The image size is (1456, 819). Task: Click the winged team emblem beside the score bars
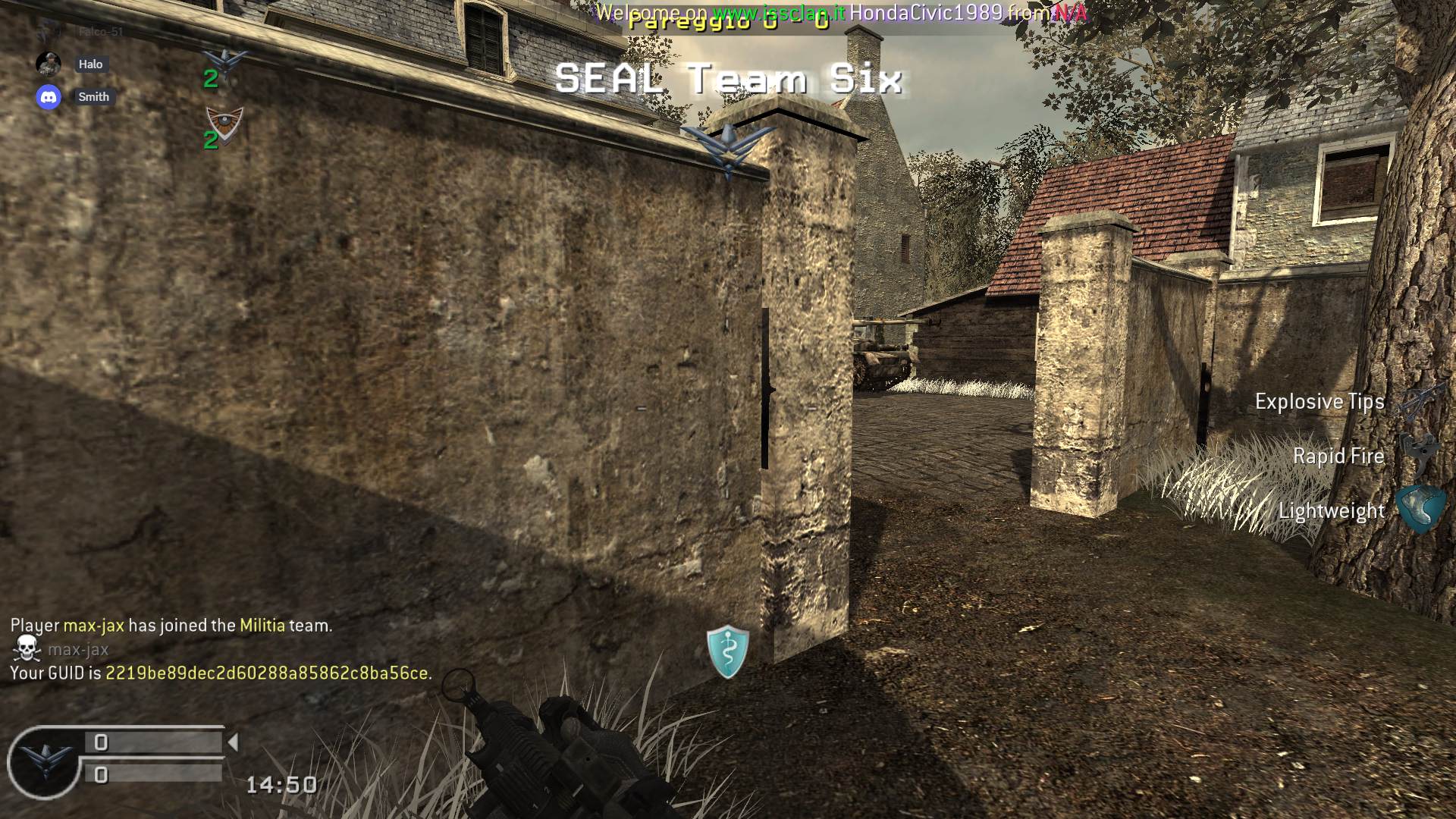[45, 761]
